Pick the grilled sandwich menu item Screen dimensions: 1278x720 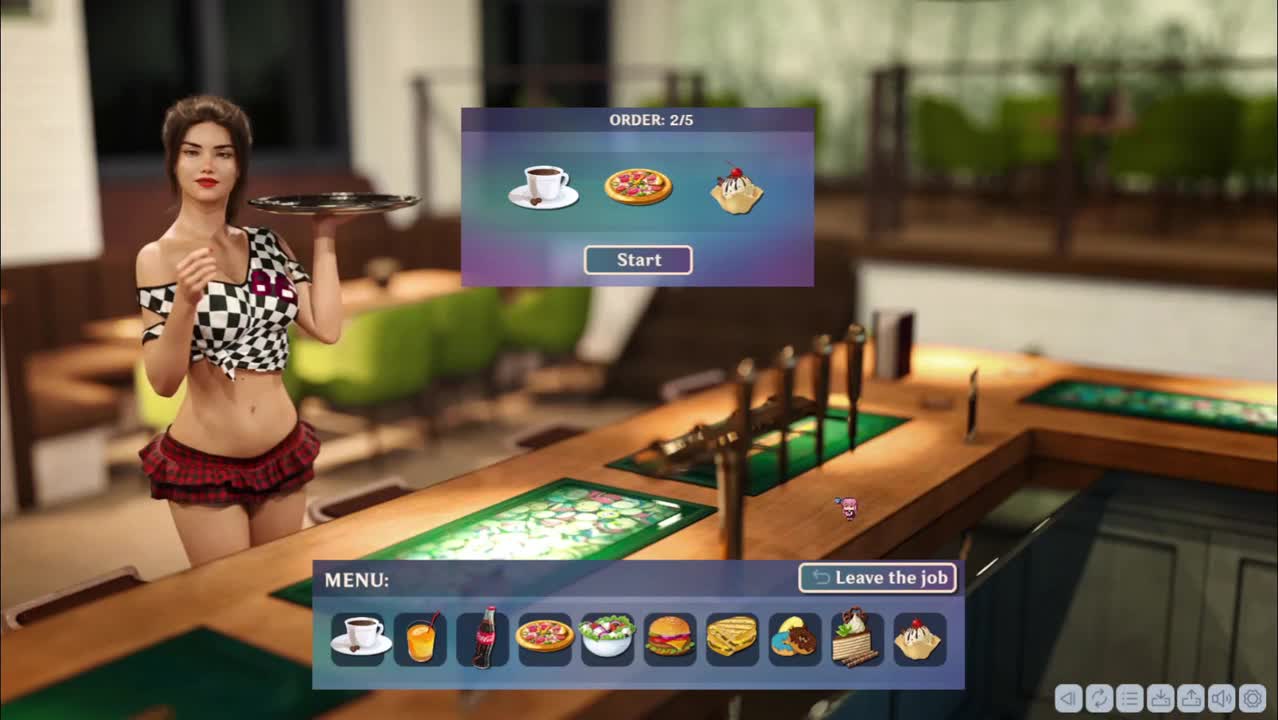732,637
